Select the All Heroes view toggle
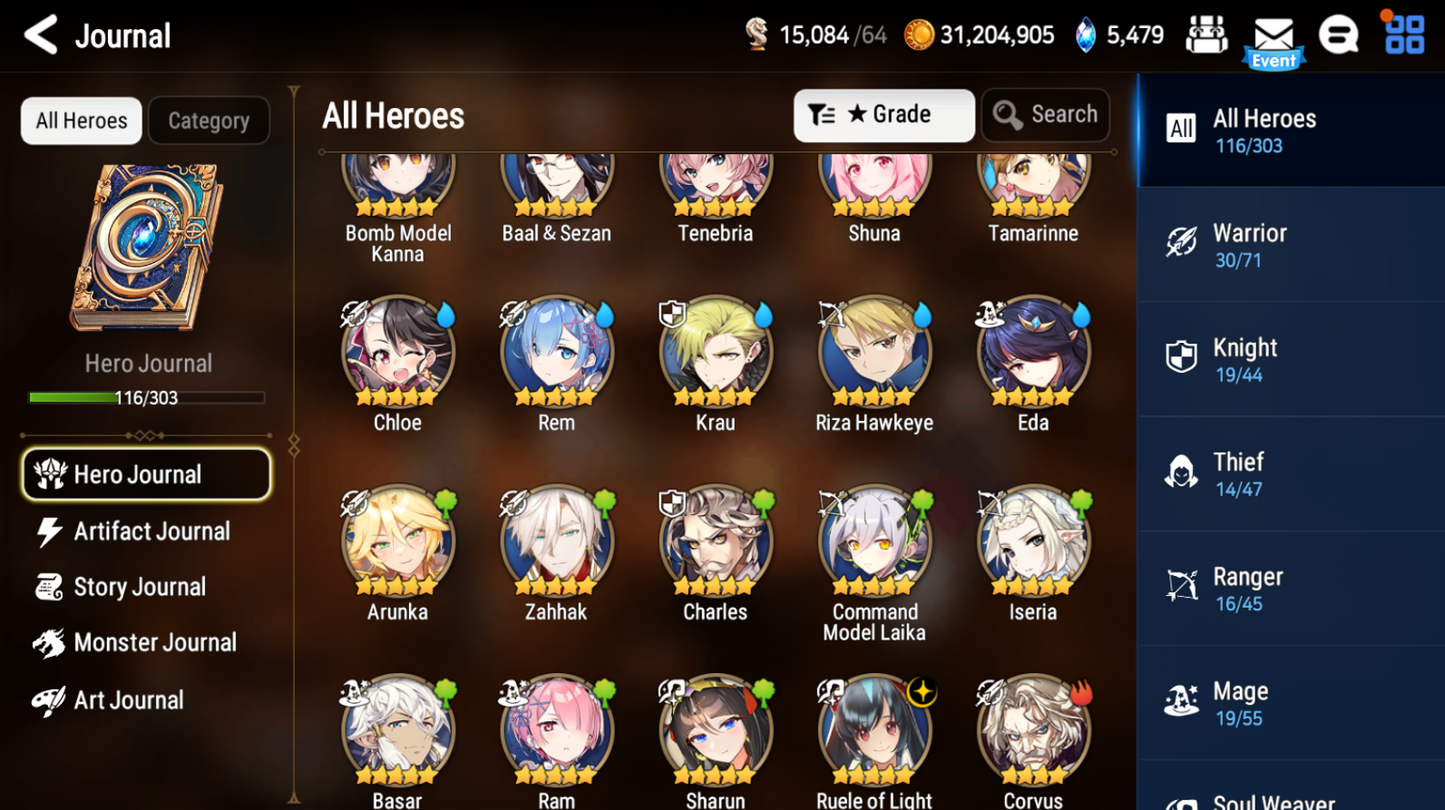 point(80,120)
